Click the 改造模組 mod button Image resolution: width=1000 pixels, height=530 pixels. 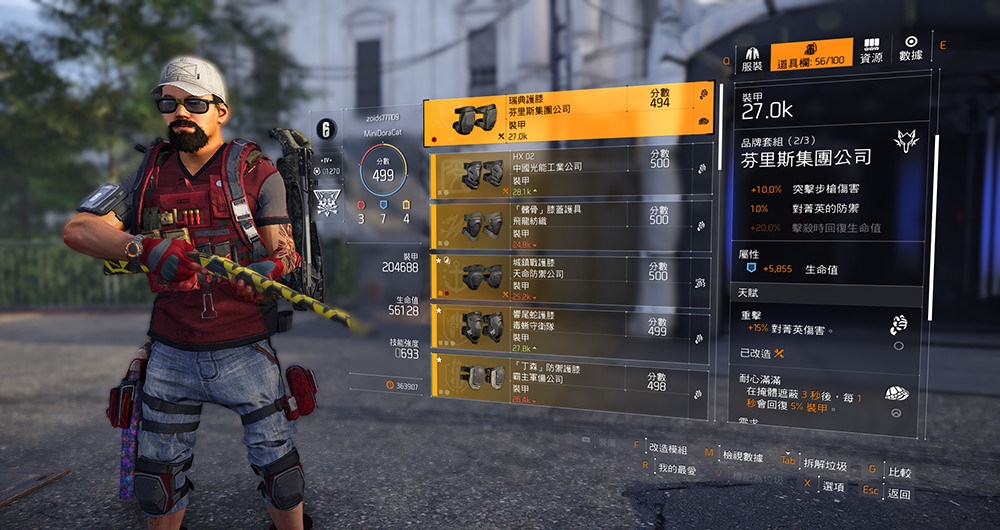pyautogui.click(x=670, y=449)
